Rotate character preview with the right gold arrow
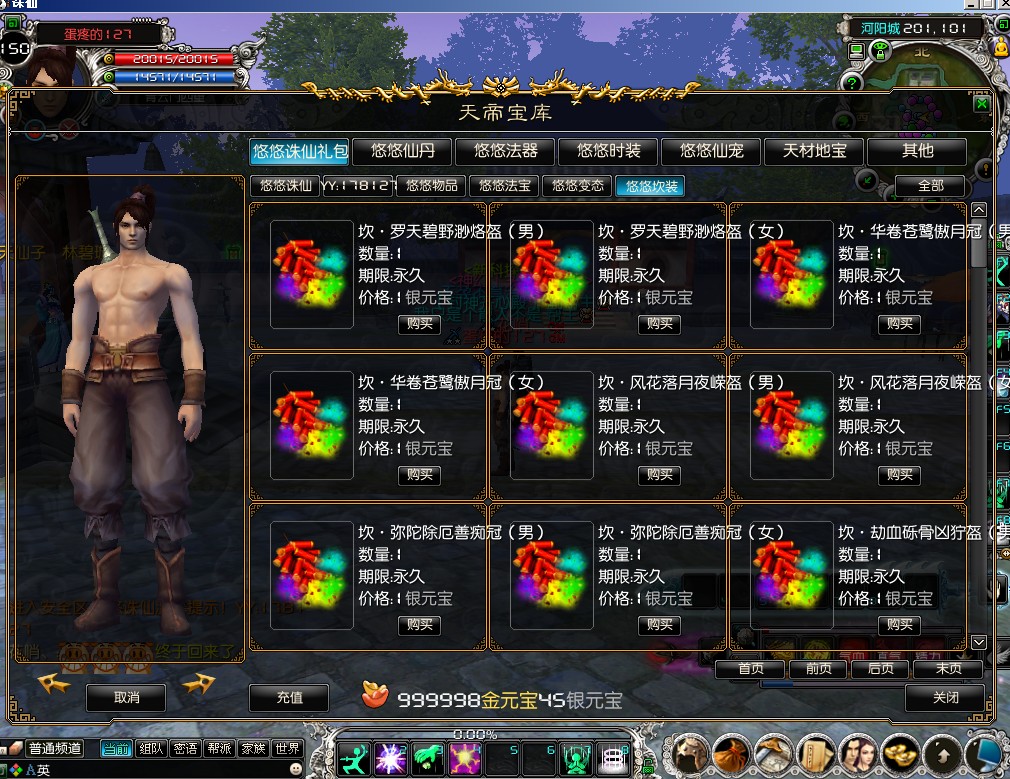The image size is (1010, 779). 199,684
